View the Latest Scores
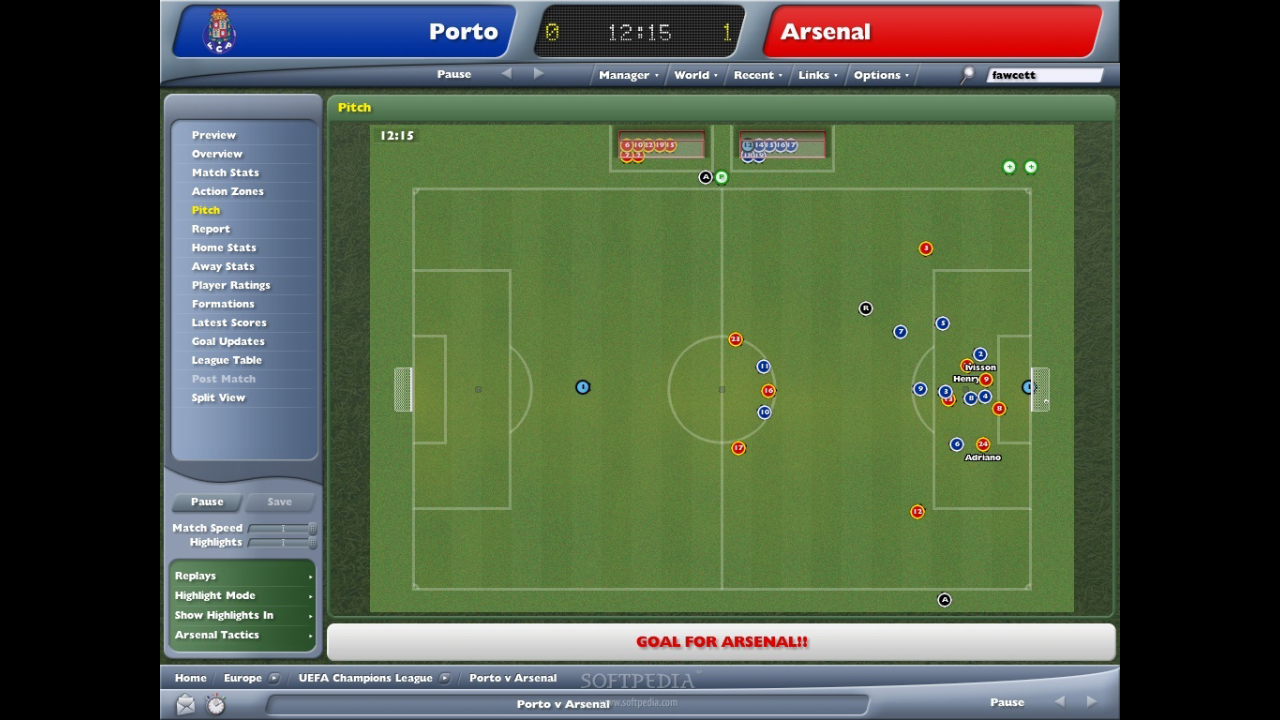 (228, 323)
